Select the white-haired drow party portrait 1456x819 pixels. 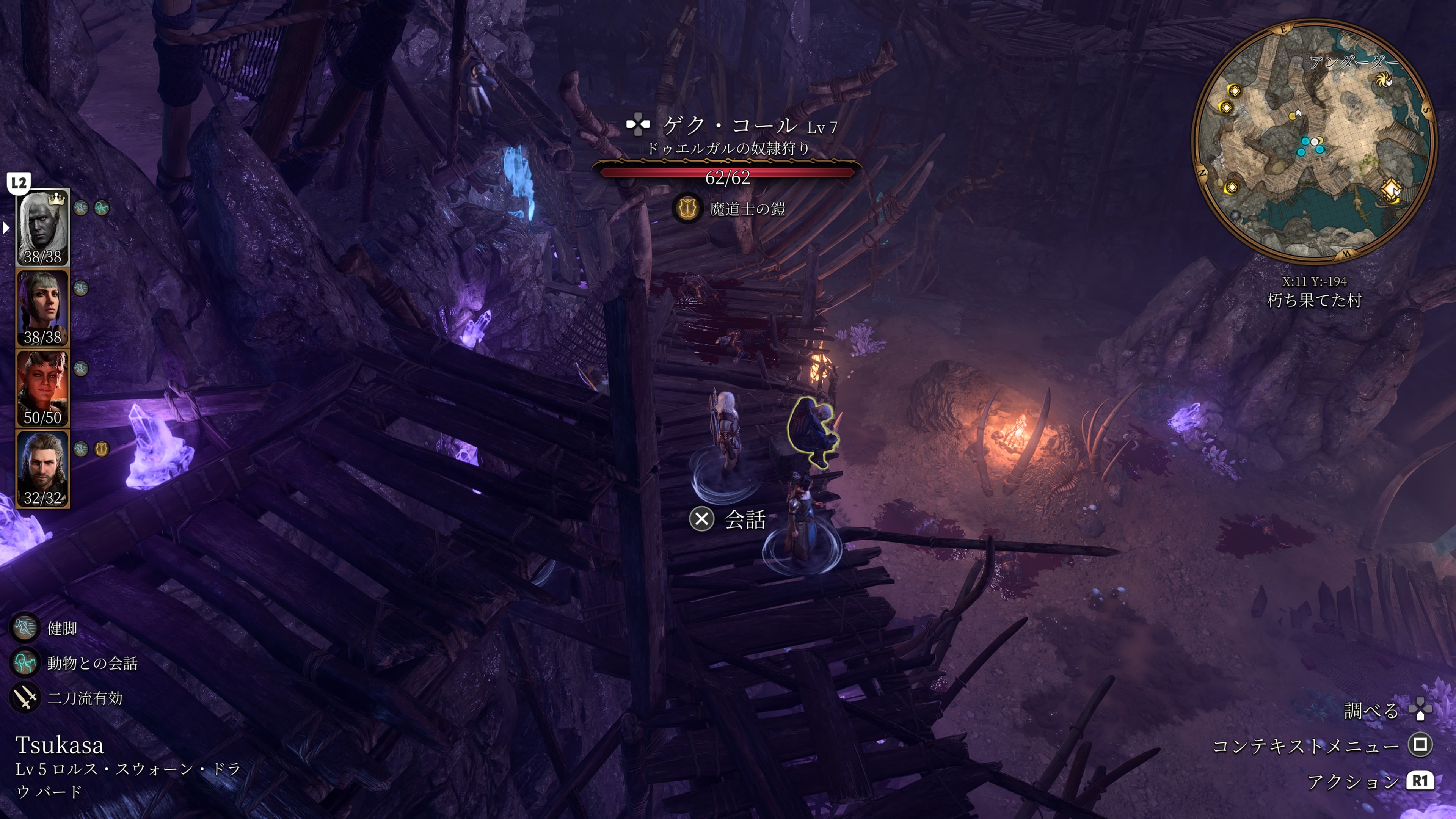(x=42, y=228)
